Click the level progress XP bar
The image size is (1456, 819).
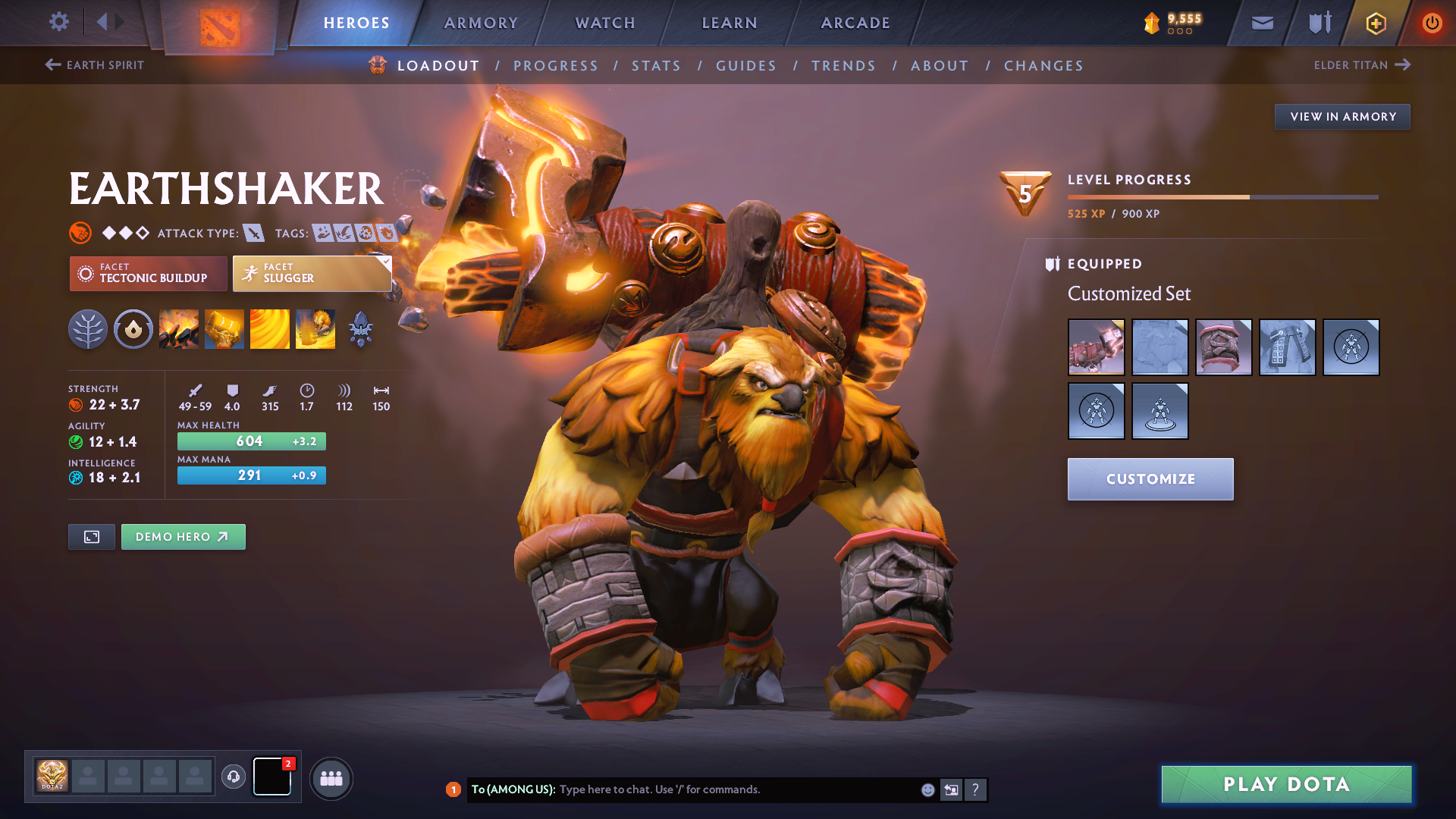click(1222, 196)
